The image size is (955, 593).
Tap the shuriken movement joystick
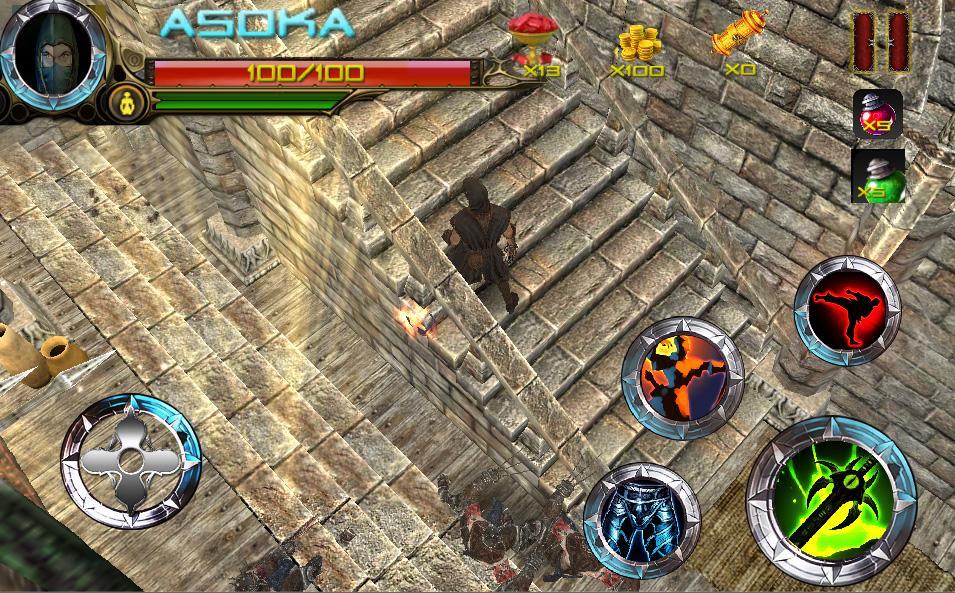pos(130,462)
